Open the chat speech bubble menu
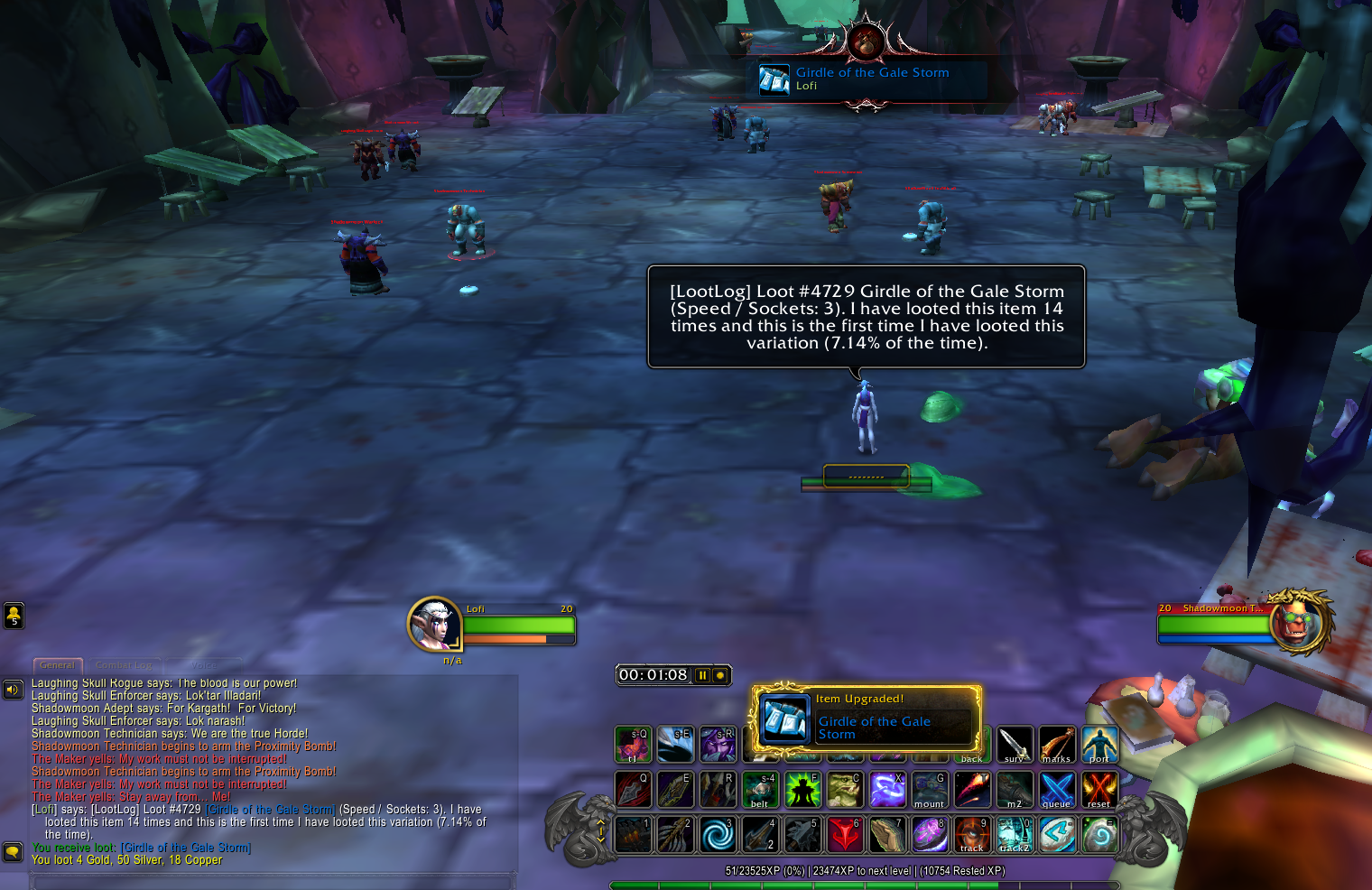 [x=13, y=851]
